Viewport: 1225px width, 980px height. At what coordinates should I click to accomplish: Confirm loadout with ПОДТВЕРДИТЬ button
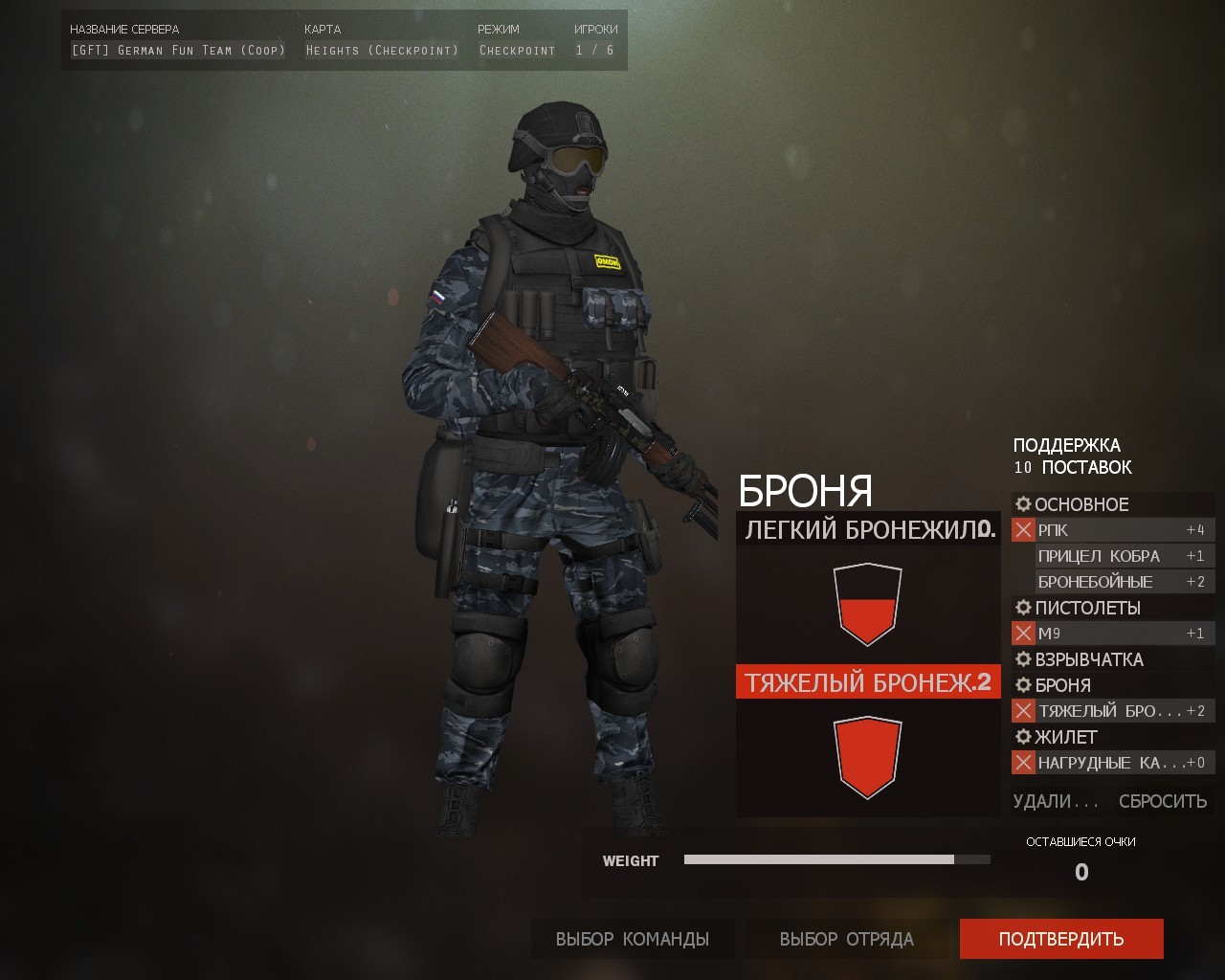[1062, 939]
